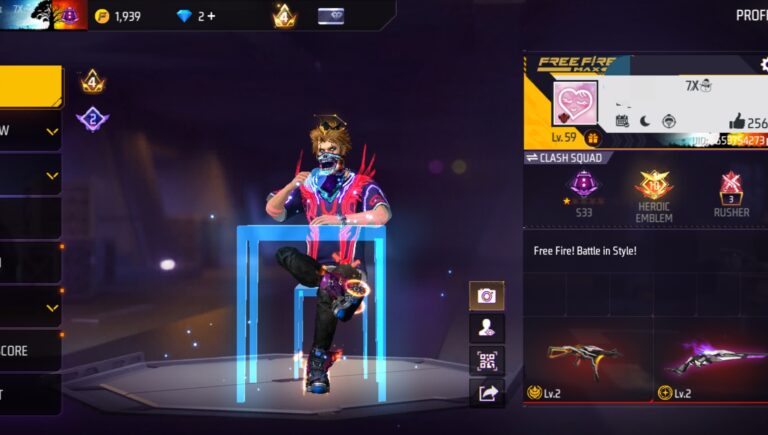Like the profile with thumbs-up
768x435 pixels.
(x=737, y=121)
